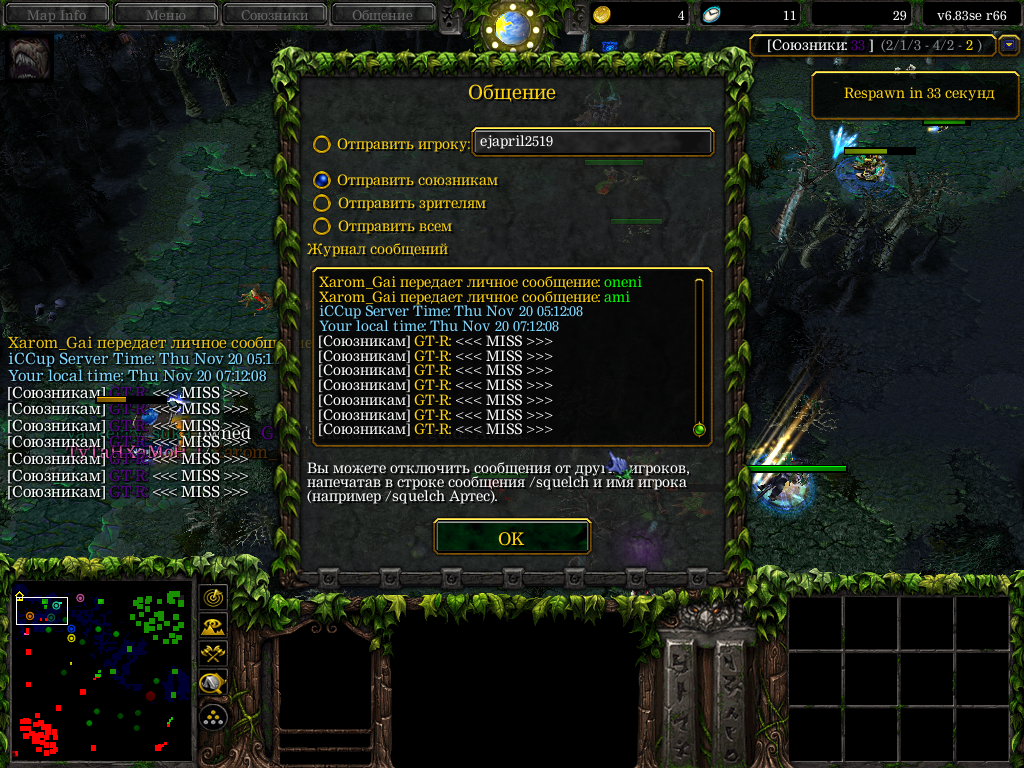Toggle the formation movement dots button
This screenshot has height=768, width=1024.
(213, 715)
